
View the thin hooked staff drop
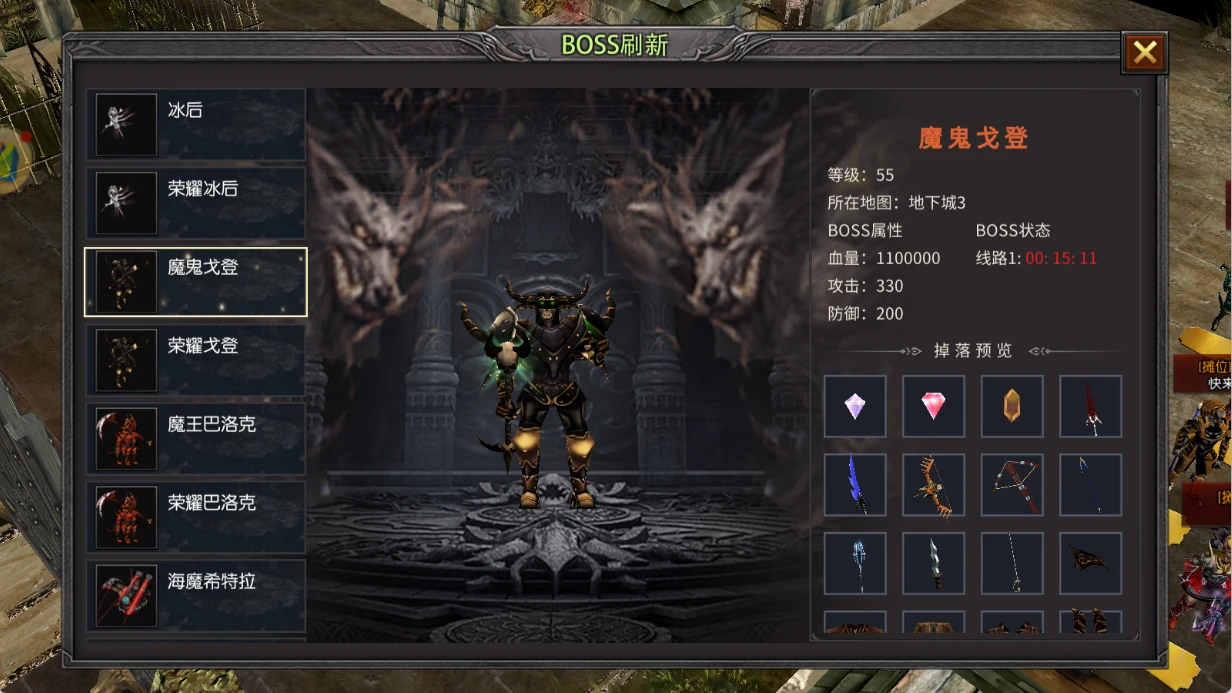pyautogui.click(x=1012, y=563)
